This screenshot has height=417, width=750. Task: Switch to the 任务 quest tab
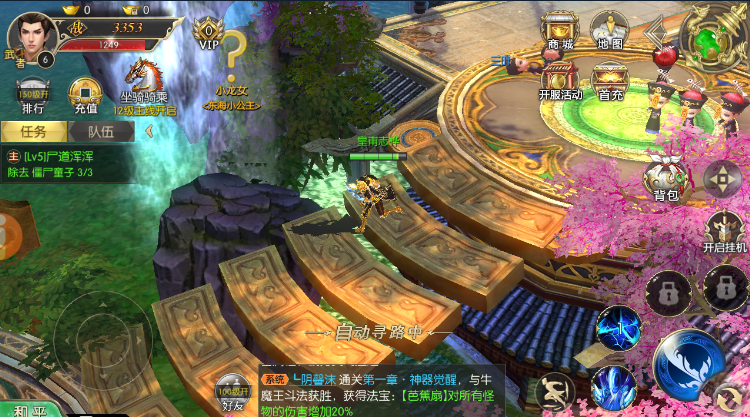(x=33, y=130)
